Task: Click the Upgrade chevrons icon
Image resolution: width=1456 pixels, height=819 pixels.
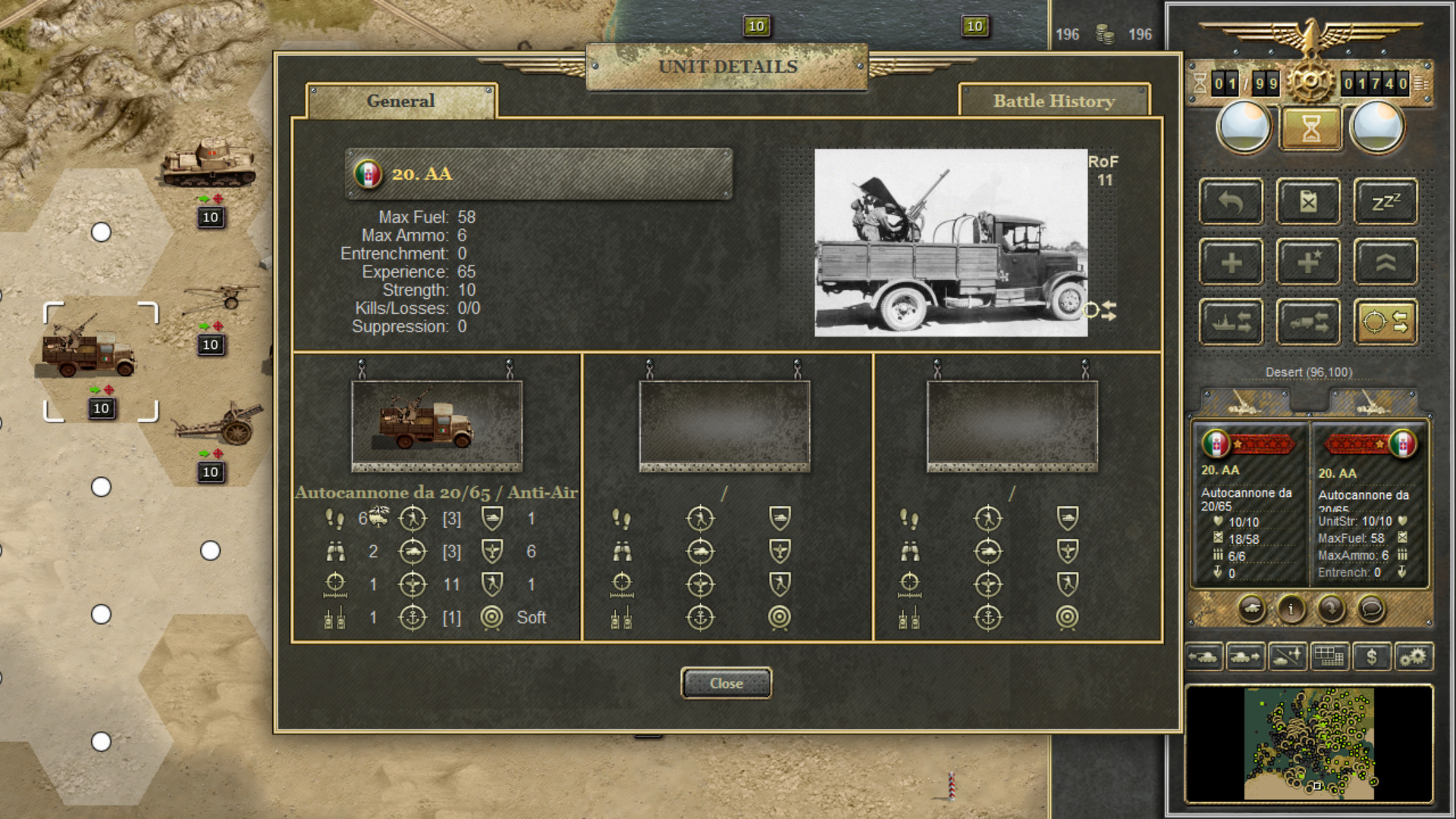Action: [x=1385, y=262]
